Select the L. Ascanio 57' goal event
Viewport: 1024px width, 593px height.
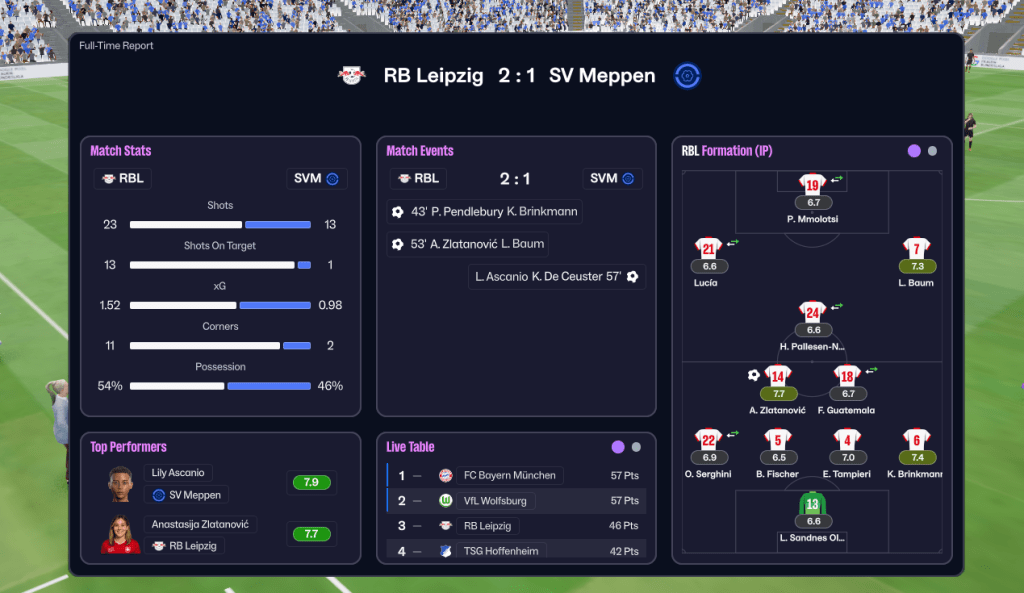pos(556,276)
